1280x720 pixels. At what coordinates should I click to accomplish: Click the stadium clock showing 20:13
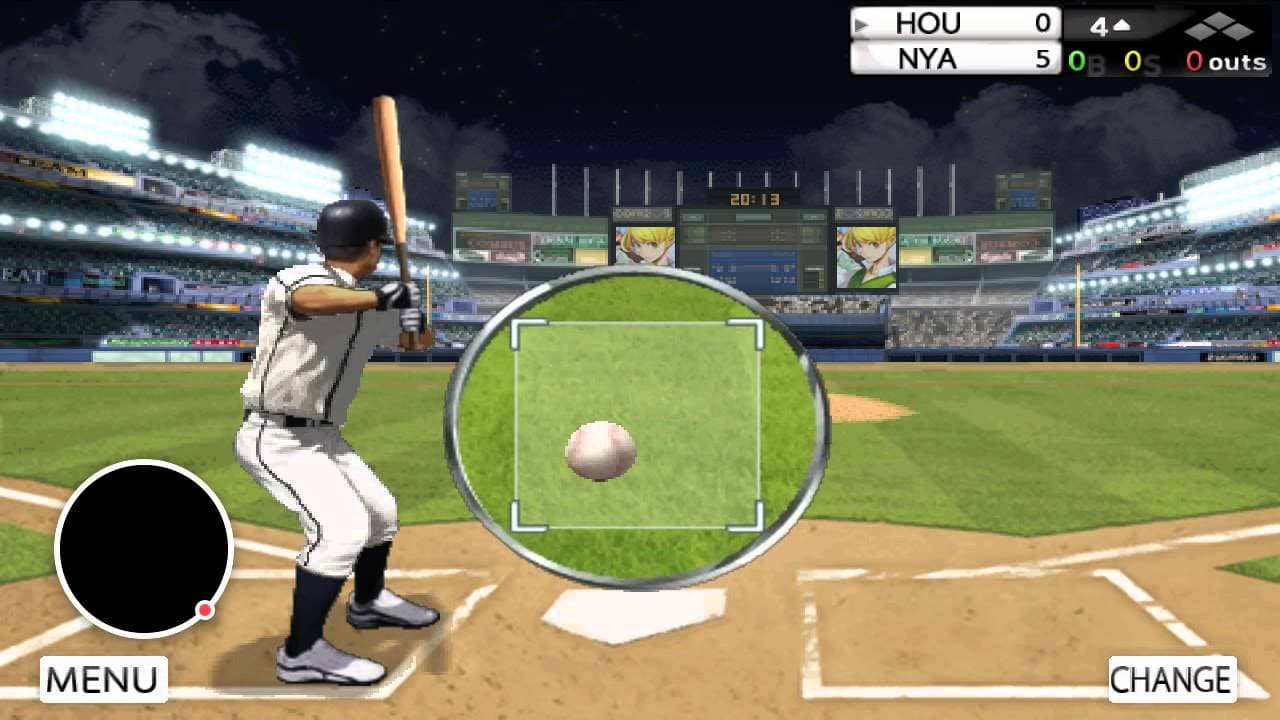[x=755, y=198]
